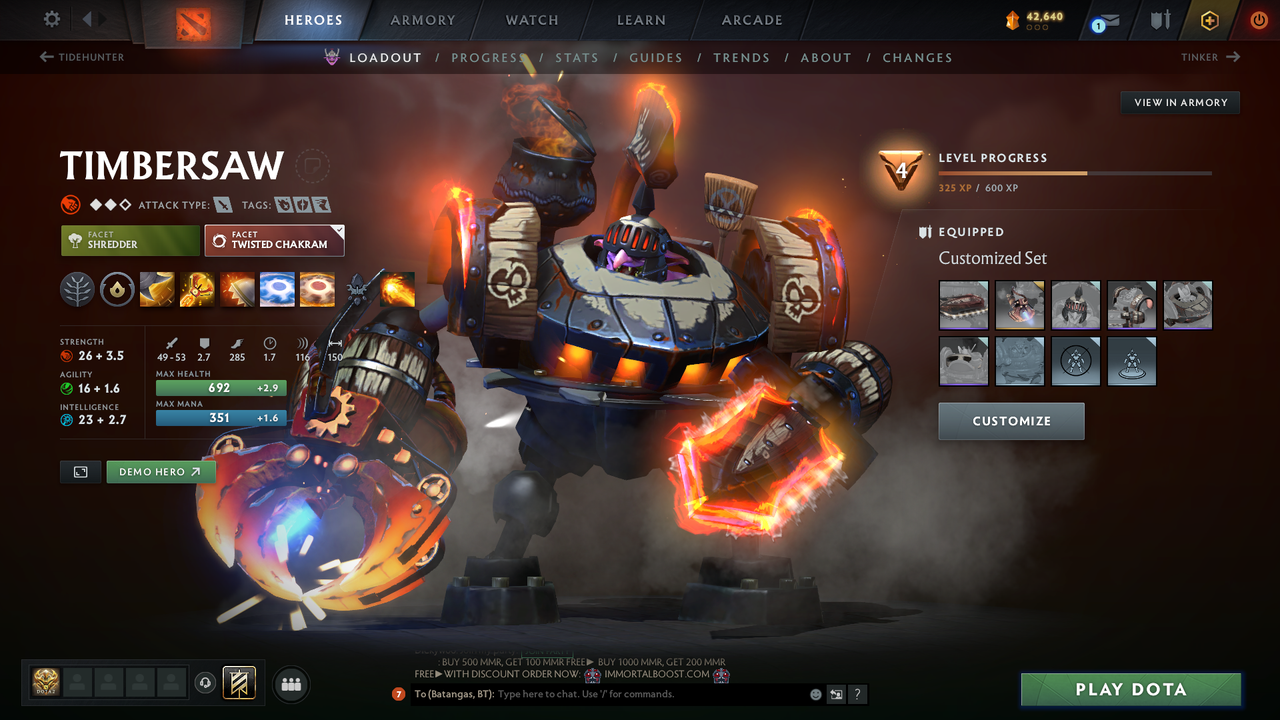The image size is (1280, 720).
Task: Select the Arcade tab
Action: pos(752,20)
